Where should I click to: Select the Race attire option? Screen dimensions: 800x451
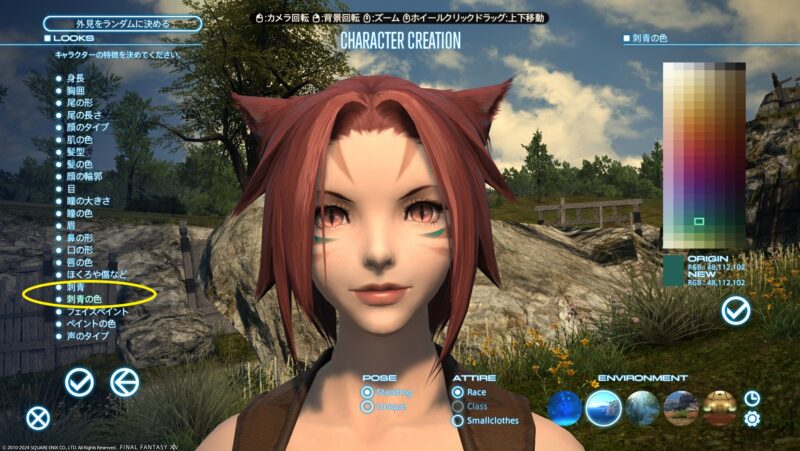tap(458, 392)
